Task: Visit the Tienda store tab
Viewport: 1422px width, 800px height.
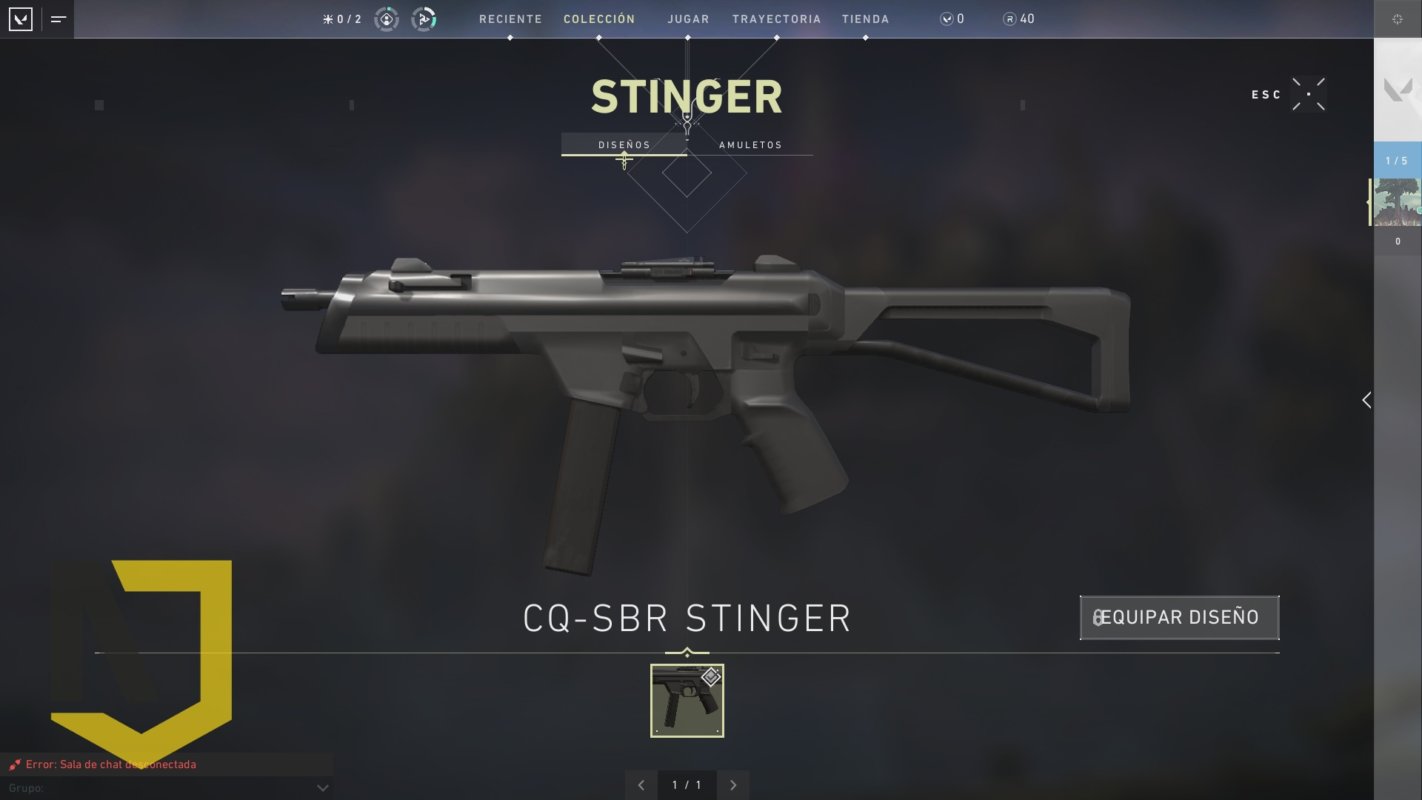Action: (865, 19)
